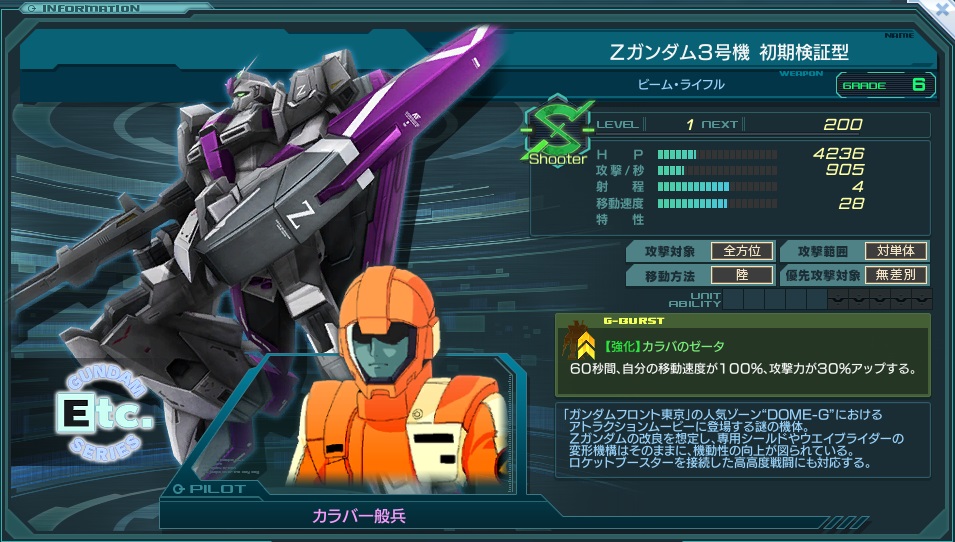Click the green Shooter type emblem

click(556, 131)
